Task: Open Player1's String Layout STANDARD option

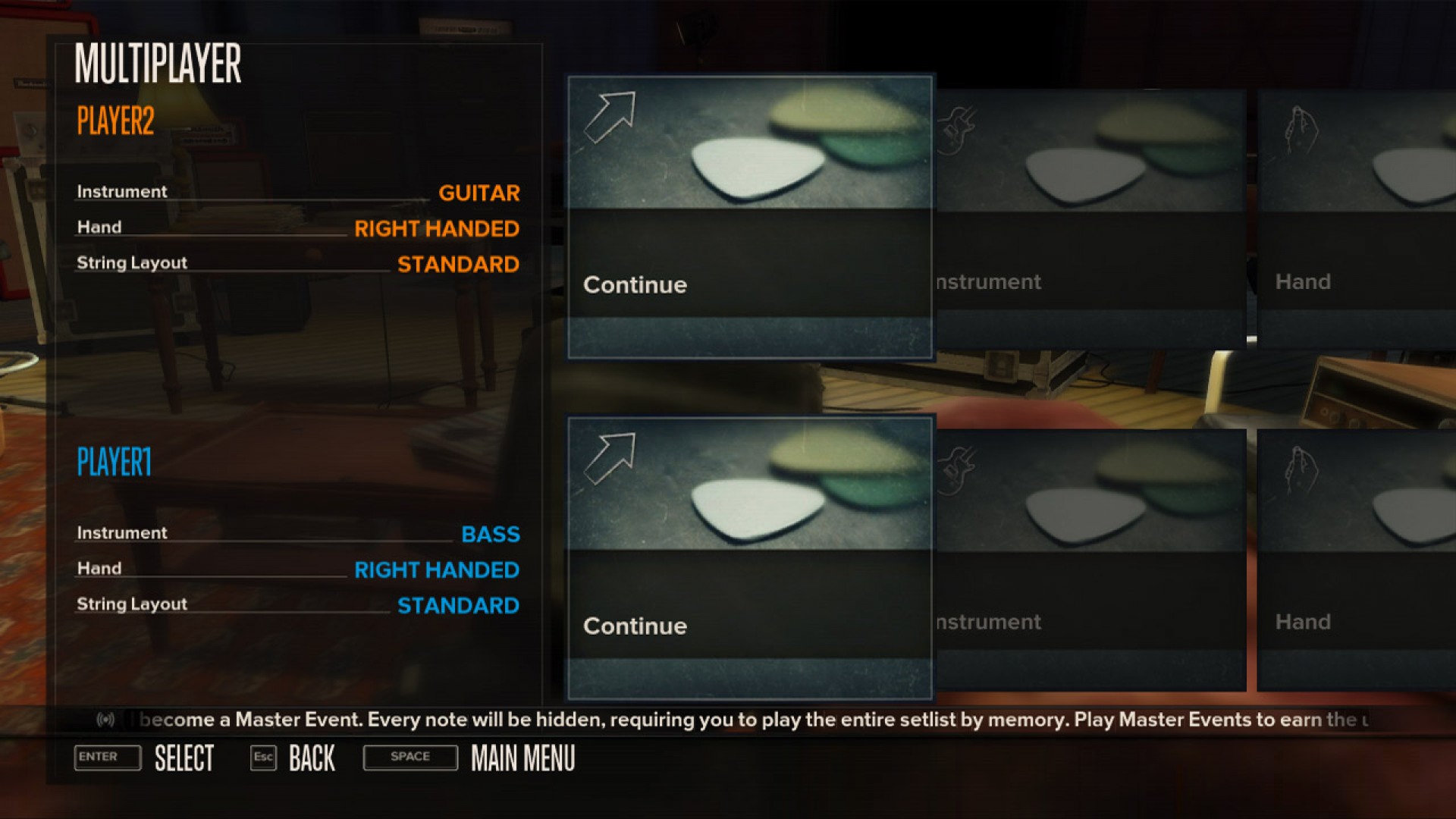Action: [x=458, y=605]
